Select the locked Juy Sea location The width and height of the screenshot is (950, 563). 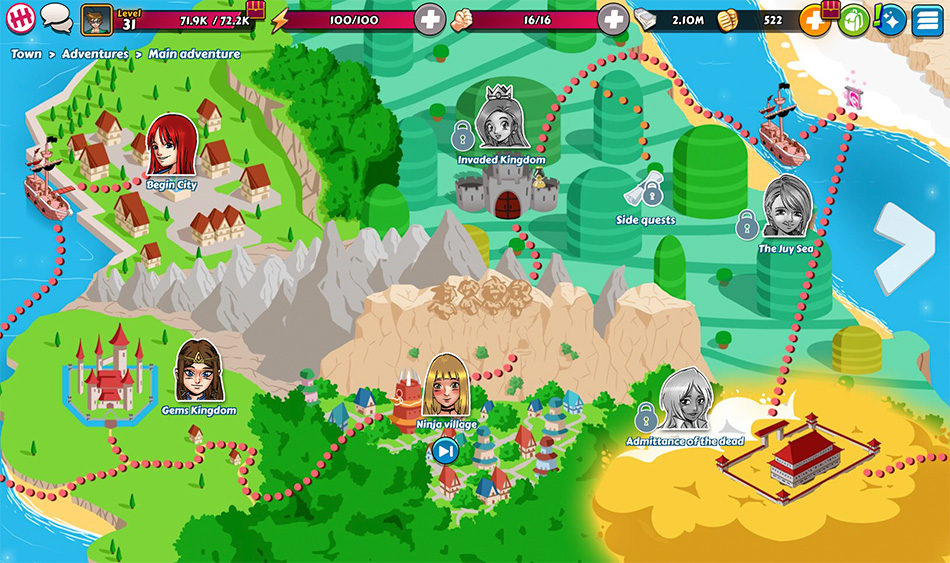point(786,212)
